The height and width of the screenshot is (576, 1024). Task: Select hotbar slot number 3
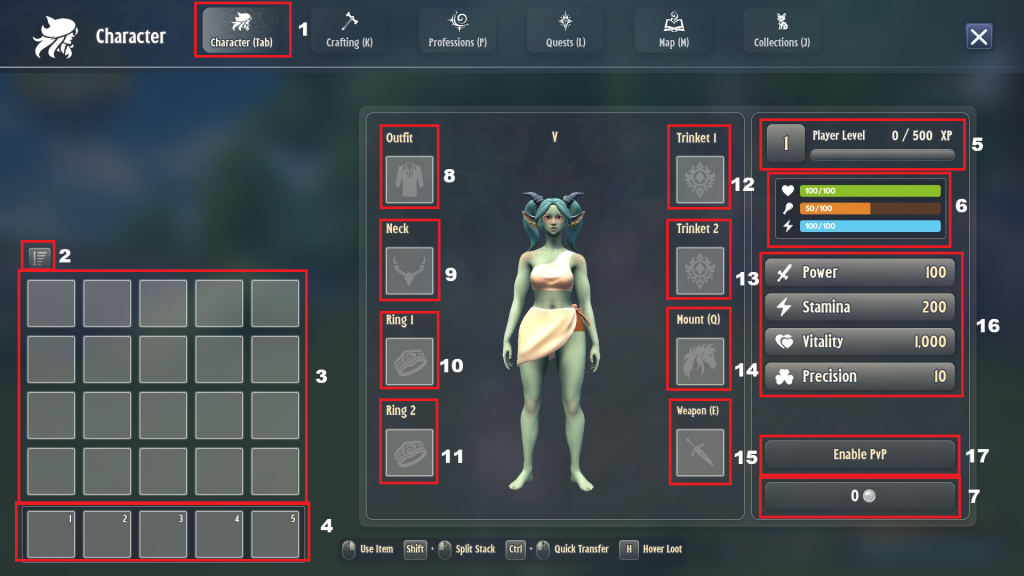(163, 534)
